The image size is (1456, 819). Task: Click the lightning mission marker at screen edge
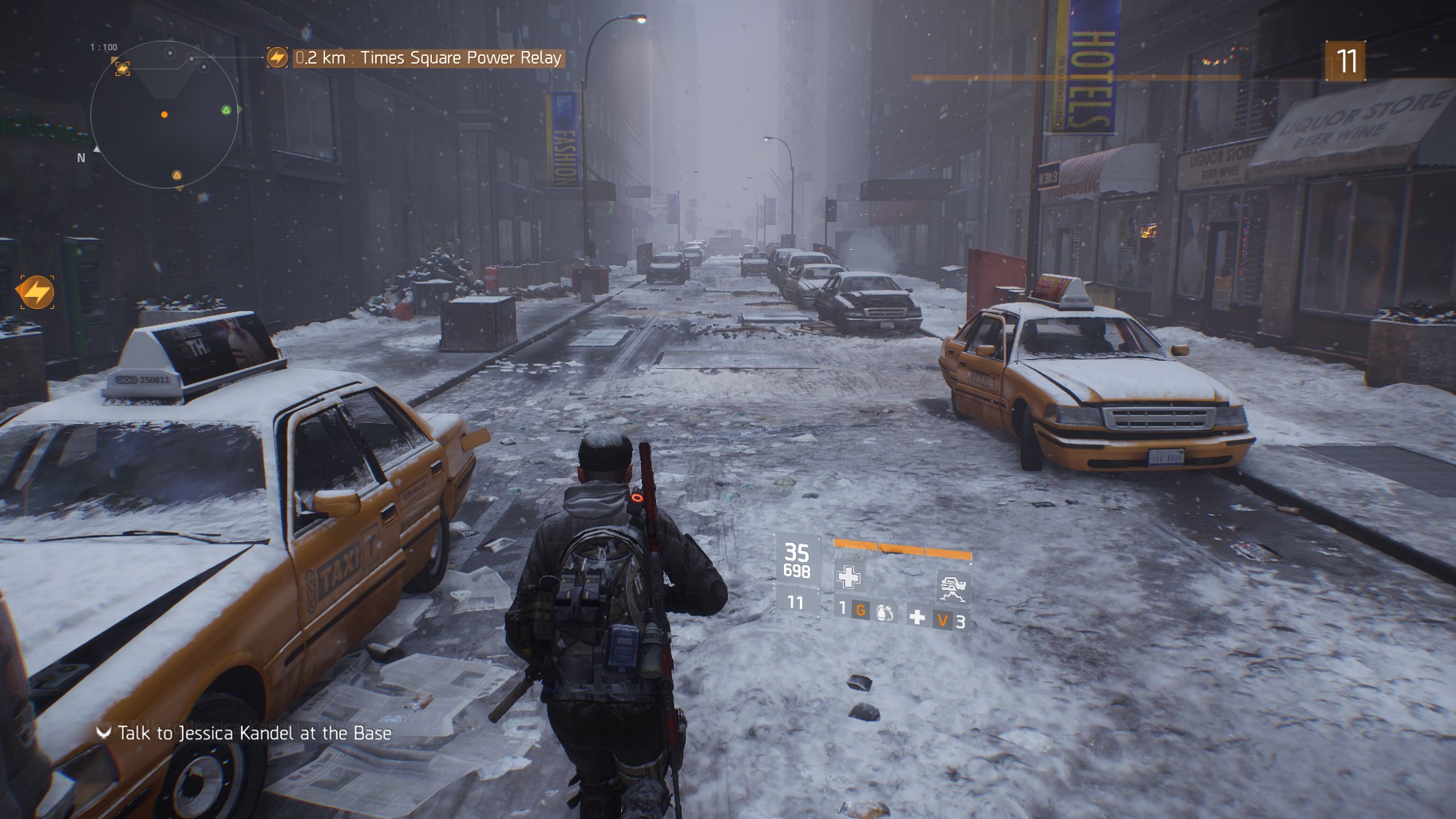(36, 293)
